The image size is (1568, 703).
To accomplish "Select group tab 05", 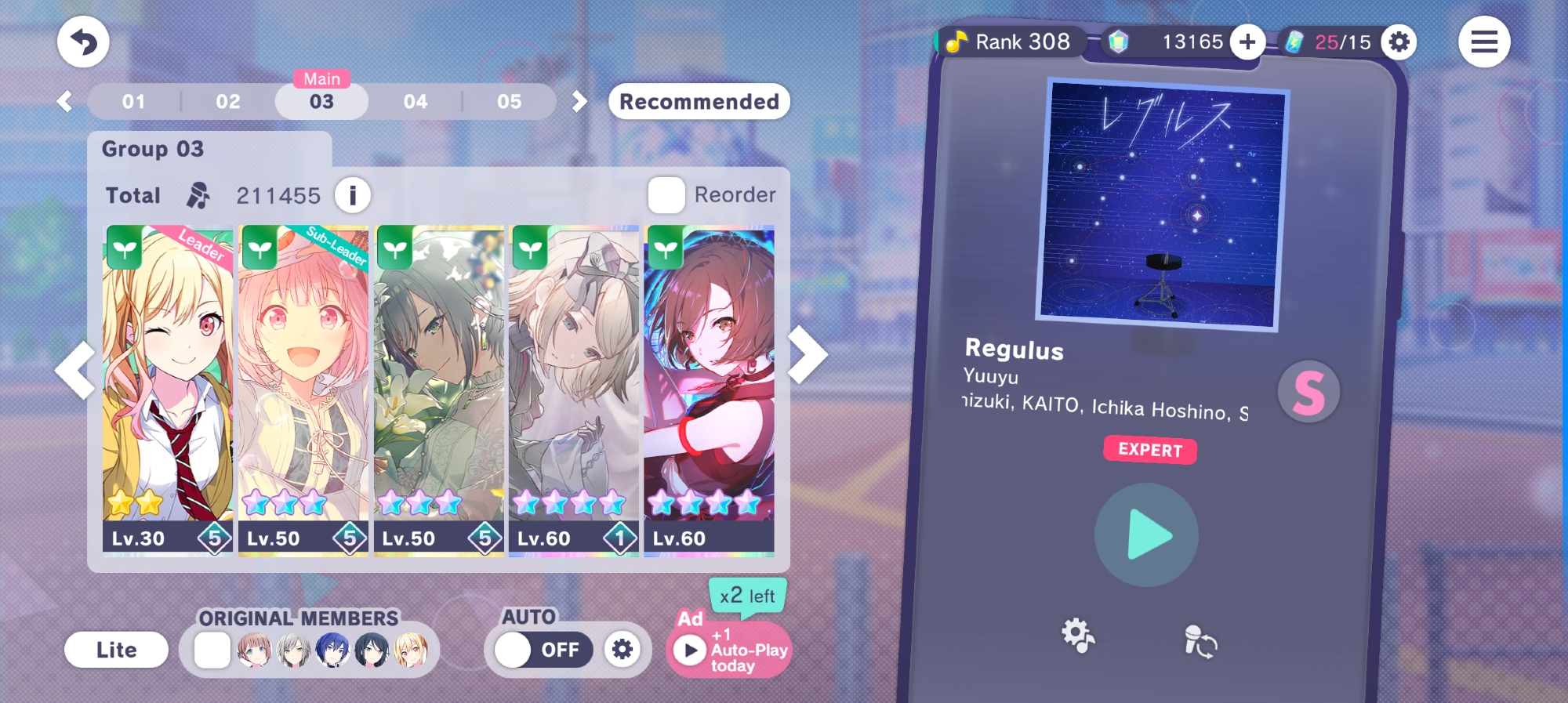I will 509,102.
